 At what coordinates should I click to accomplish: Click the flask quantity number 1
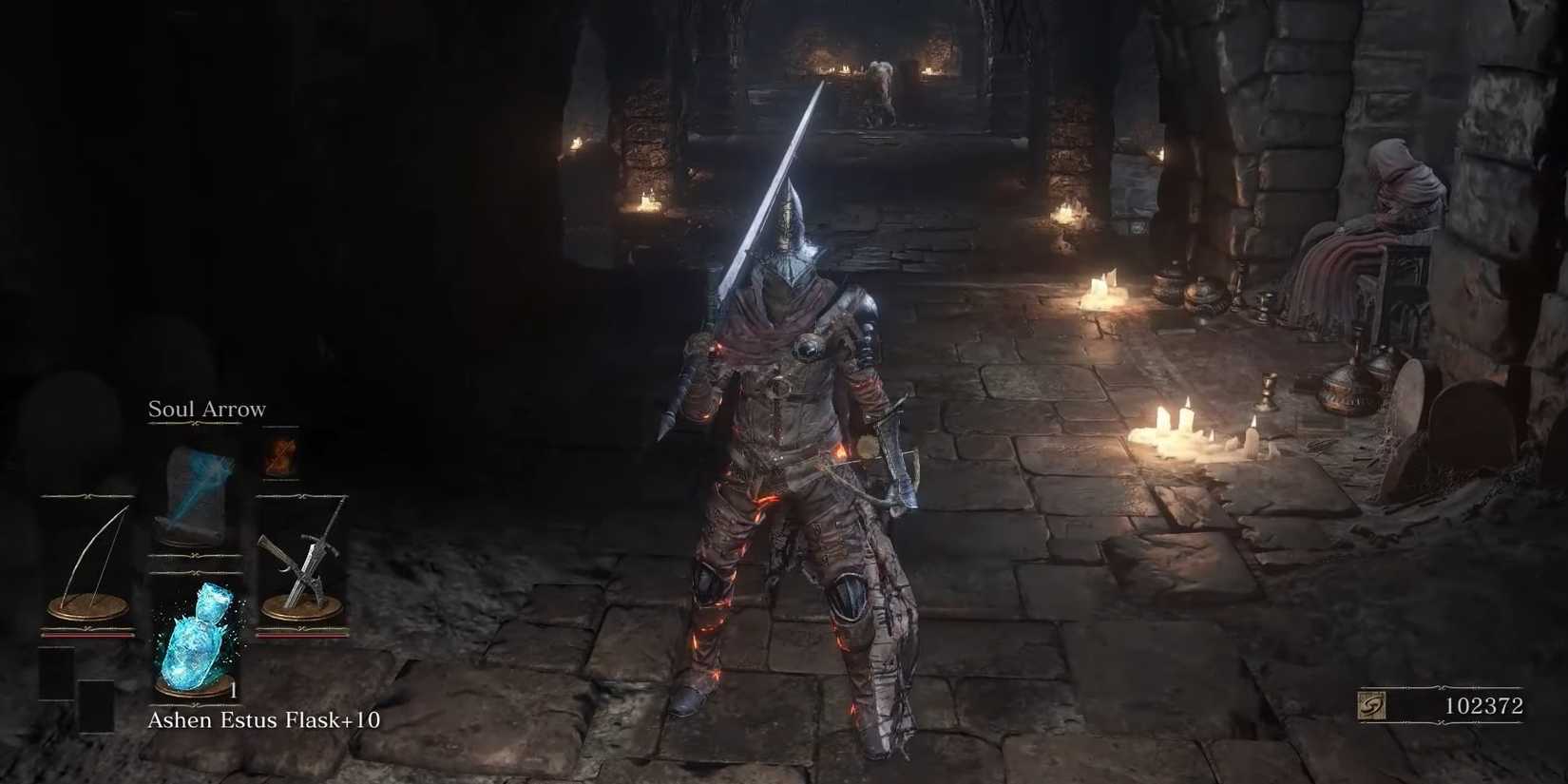coord(234,689)
